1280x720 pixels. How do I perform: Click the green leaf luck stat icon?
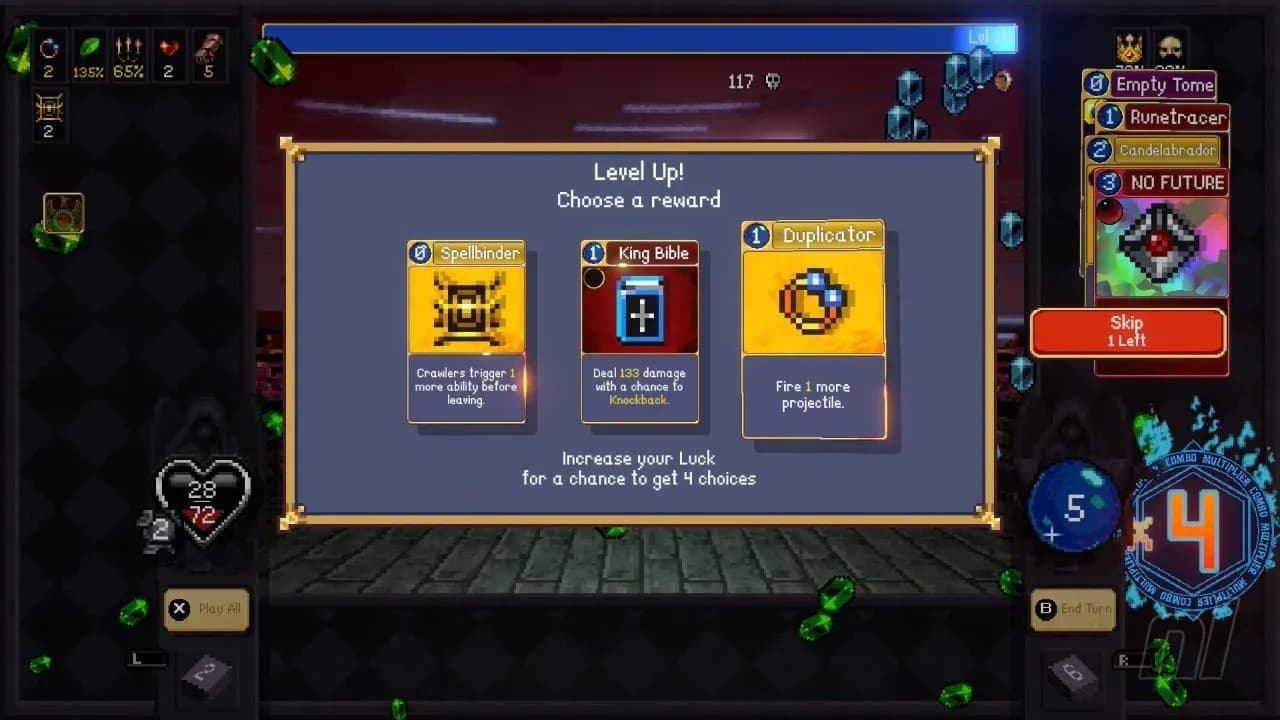pos(89,48)
